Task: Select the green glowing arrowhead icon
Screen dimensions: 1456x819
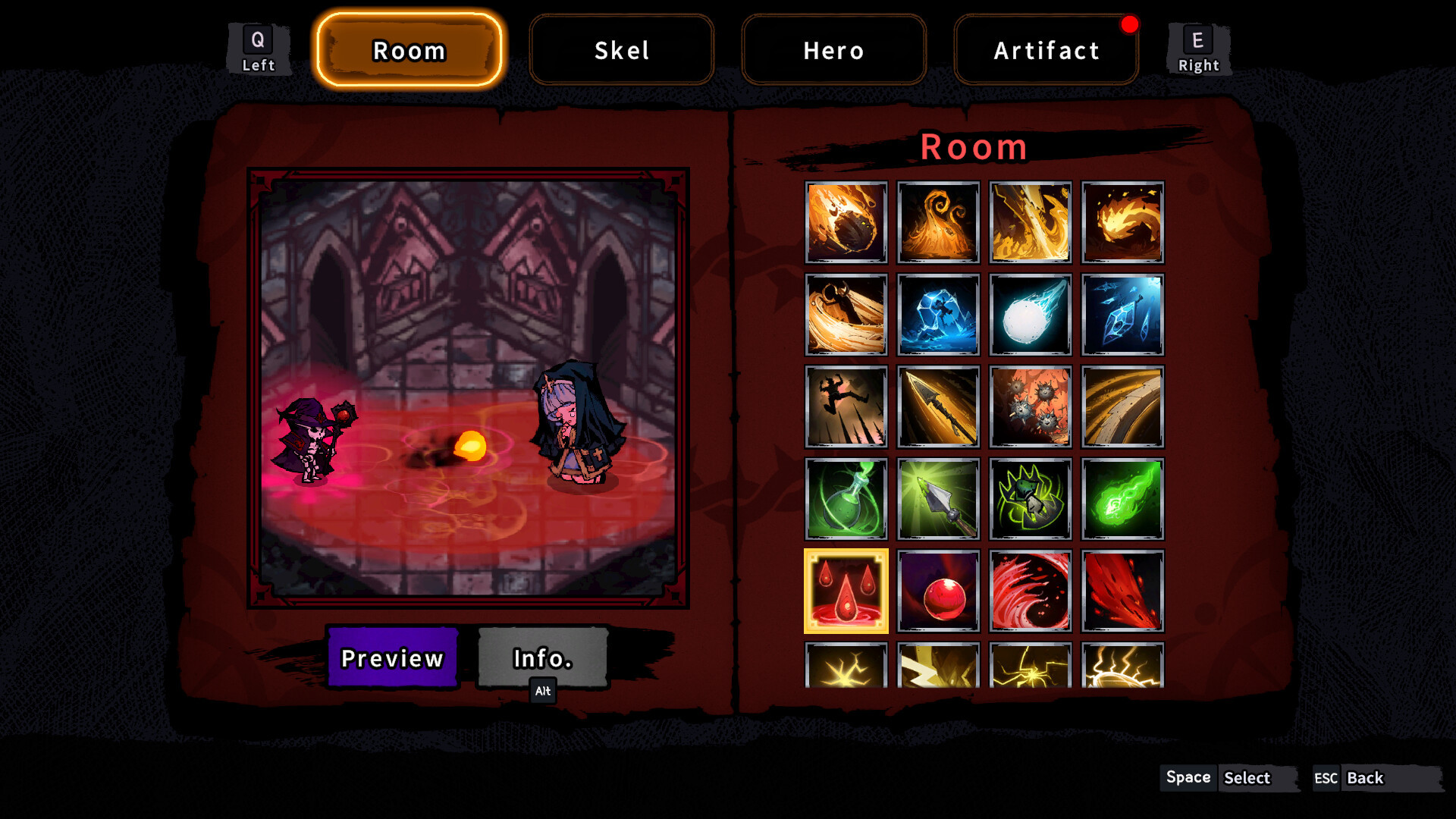Action: pyautogui.click(x=938, y=499)
